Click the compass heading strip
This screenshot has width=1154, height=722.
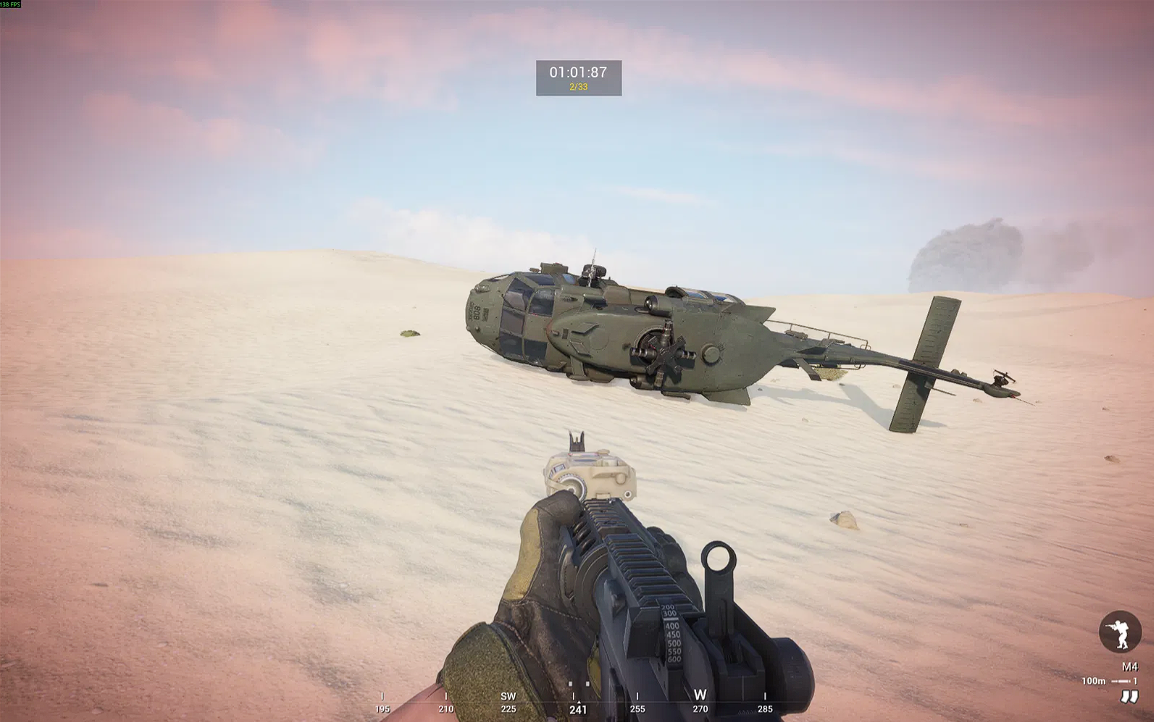[578, 702]
